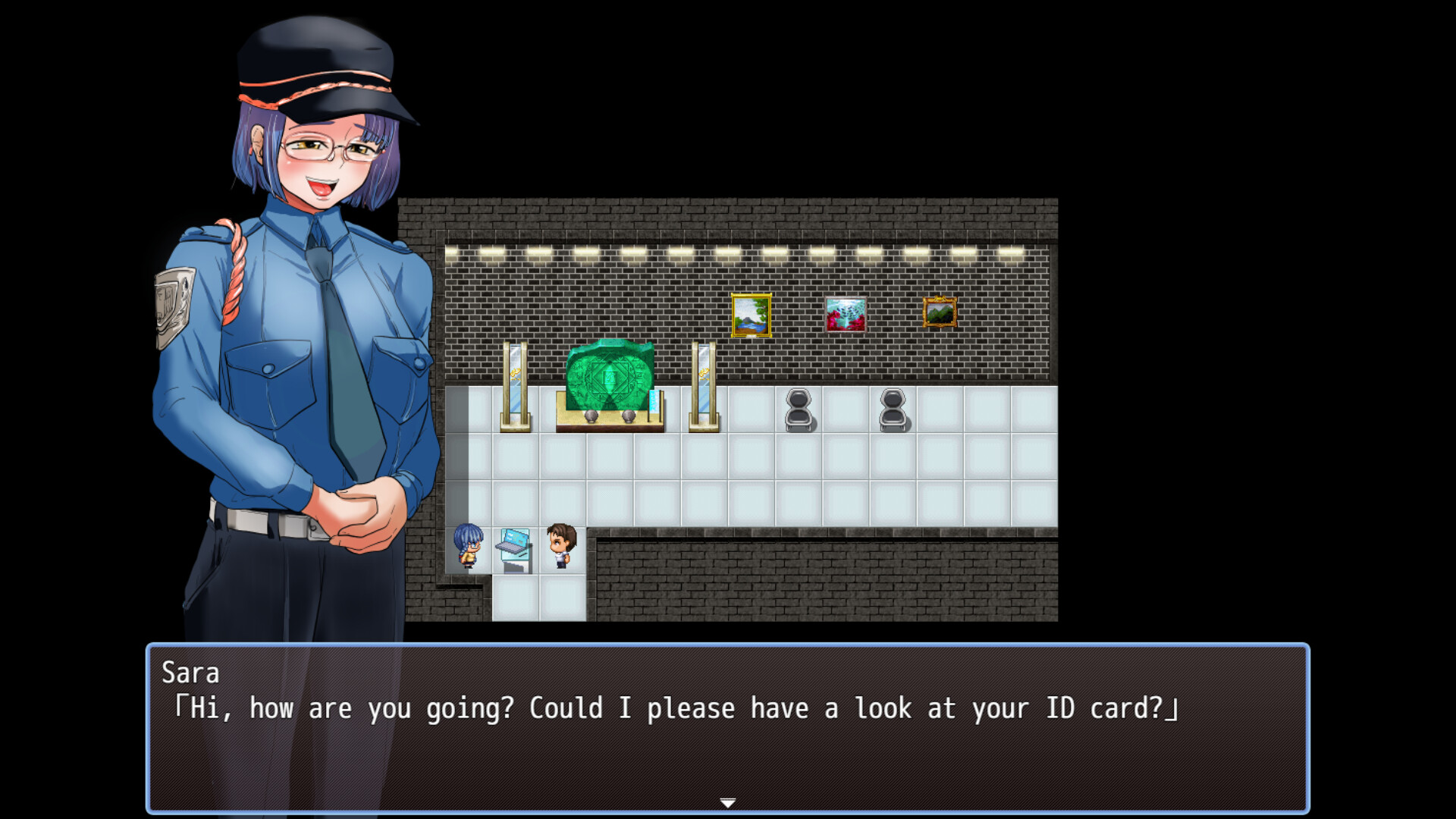Select the laptop information kiosk
This screenshot has width=1456, height=819.
pos(514,550)
